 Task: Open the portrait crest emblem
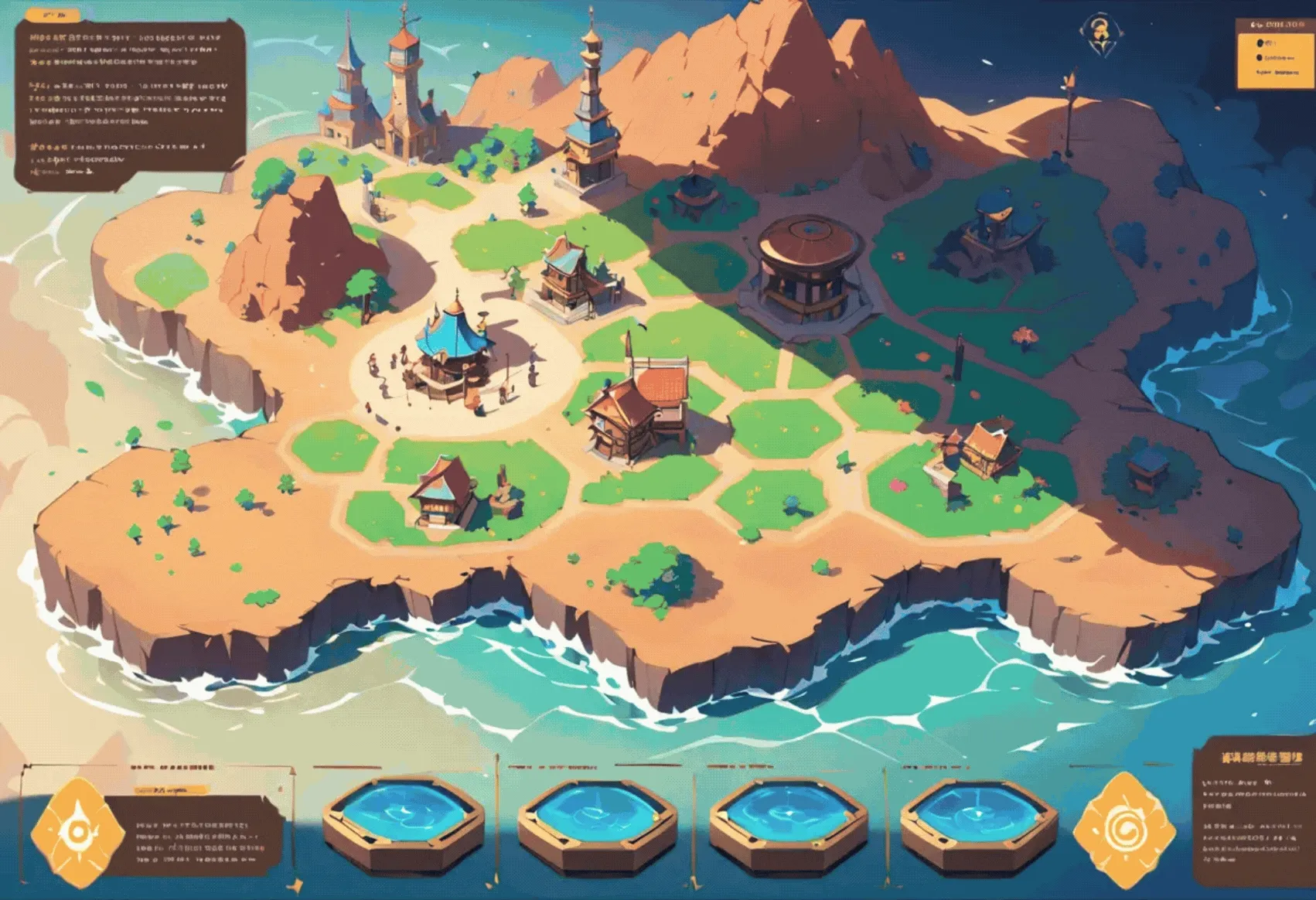pos(1098,35)
